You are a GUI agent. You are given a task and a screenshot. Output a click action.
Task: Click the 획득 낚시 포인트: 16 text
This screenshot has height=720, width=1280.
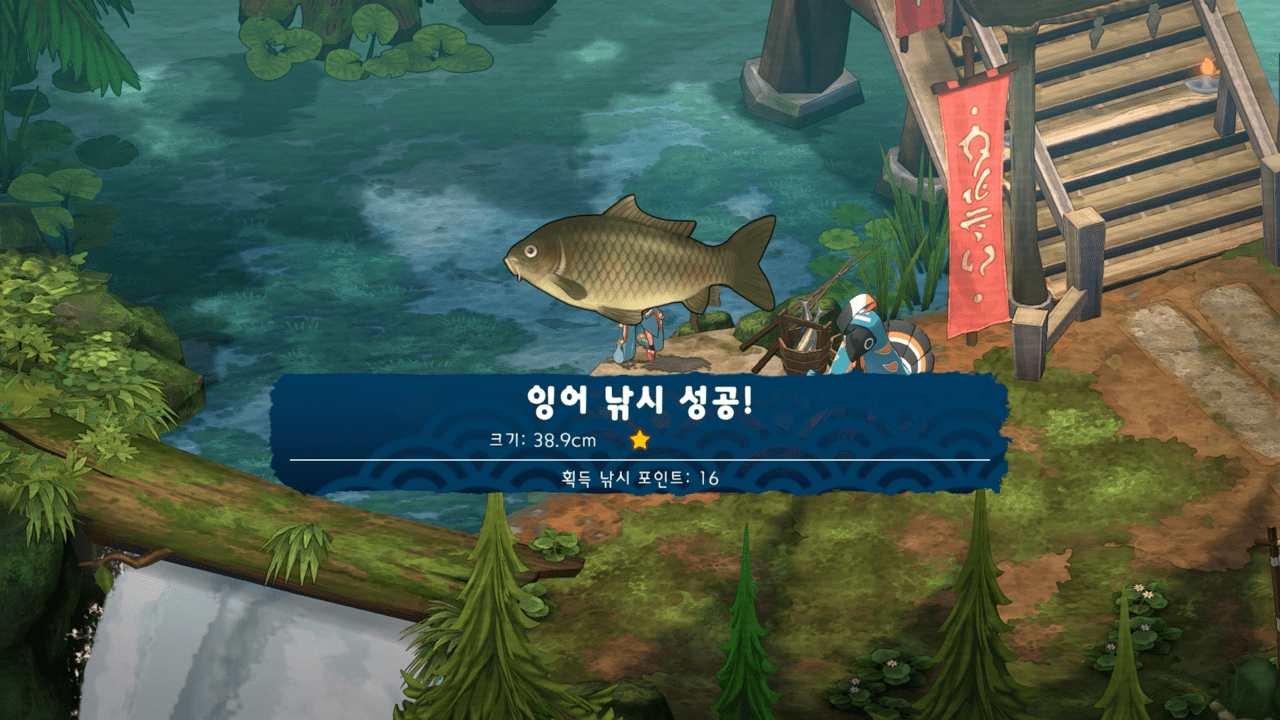(640, 479)
